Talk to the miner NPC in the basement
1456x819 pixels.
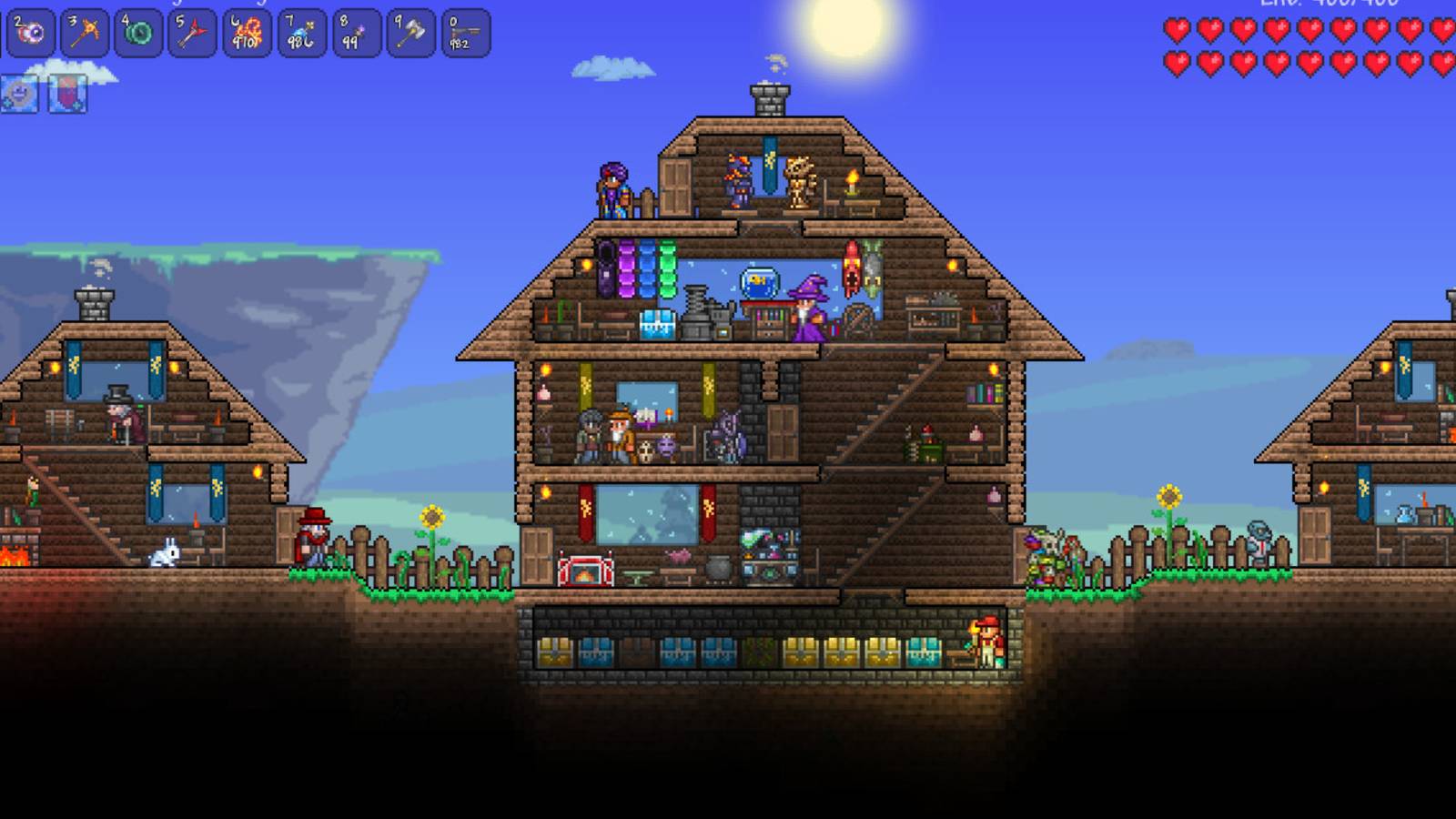point(987,642)
